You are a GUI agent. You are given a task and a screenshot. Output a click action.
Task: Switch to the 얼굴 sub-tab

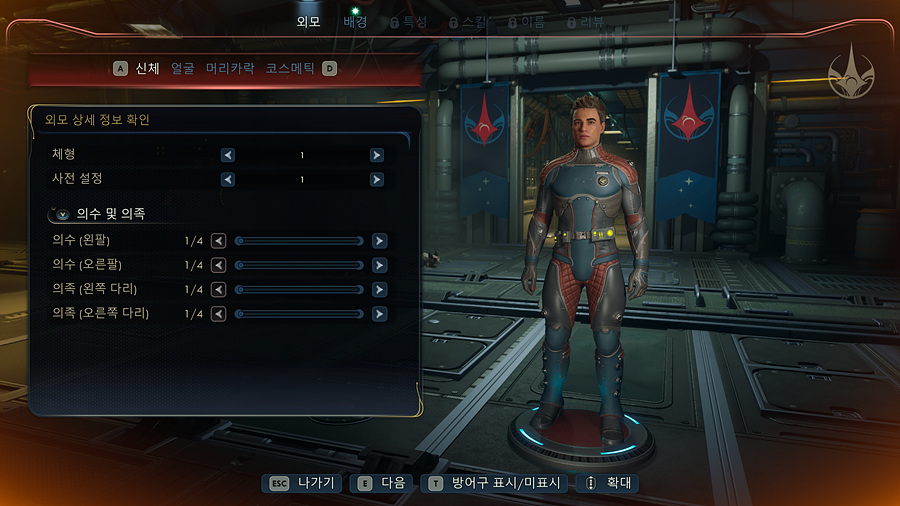coord(183,69)
